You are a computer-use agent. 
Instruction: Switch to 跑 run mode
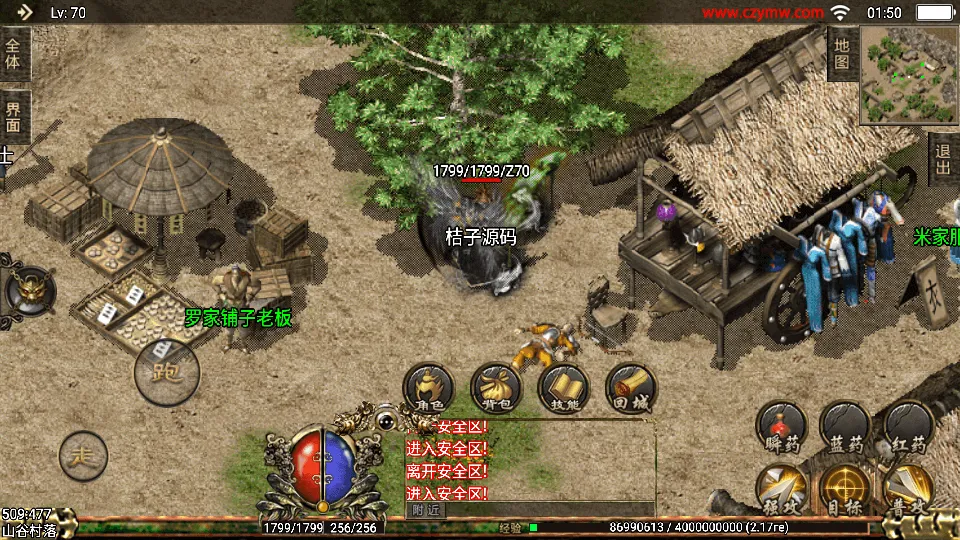click(x=167, y=372)
